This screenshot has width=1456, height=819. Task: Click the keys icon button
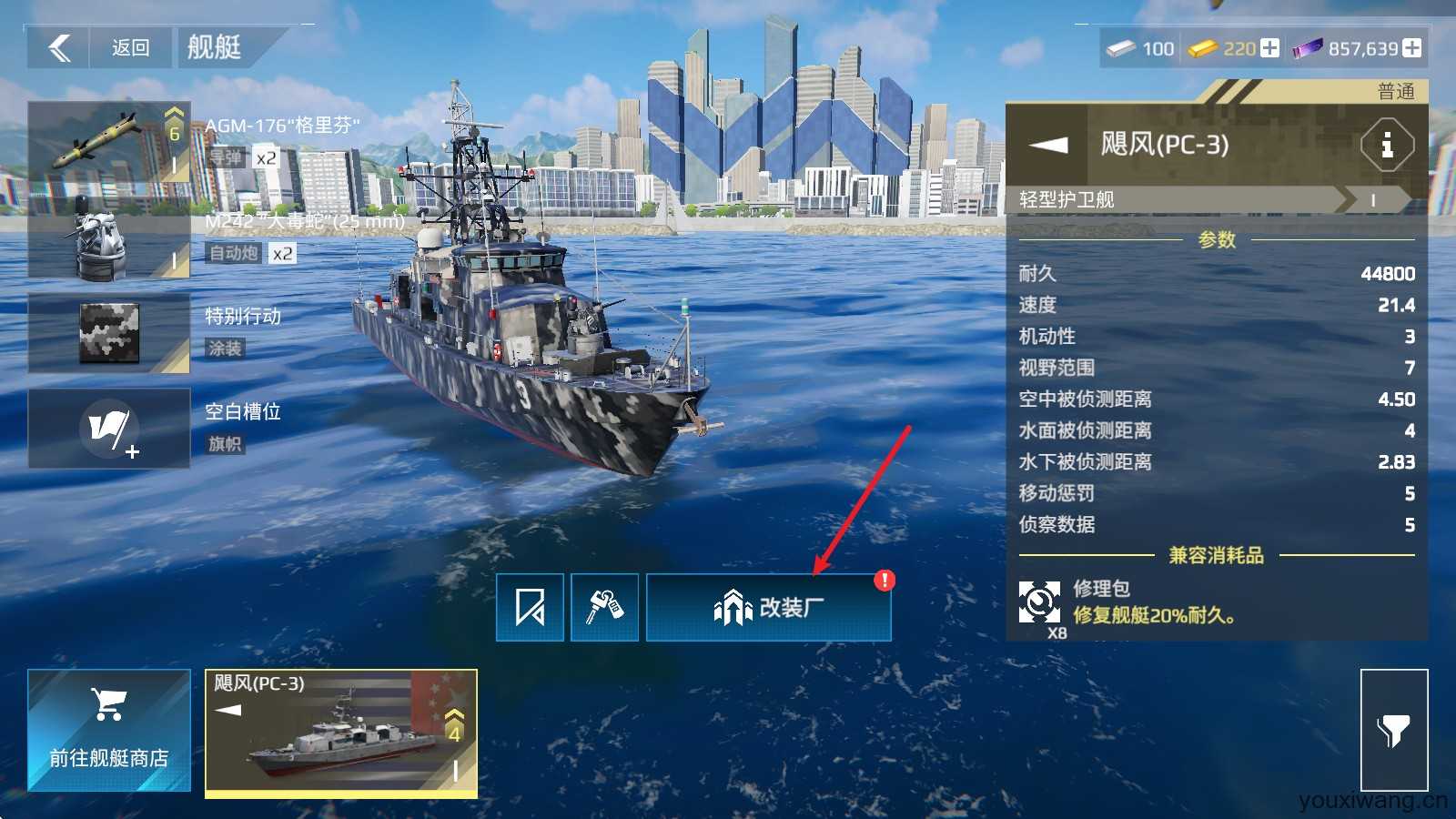(x=604, y=607)
